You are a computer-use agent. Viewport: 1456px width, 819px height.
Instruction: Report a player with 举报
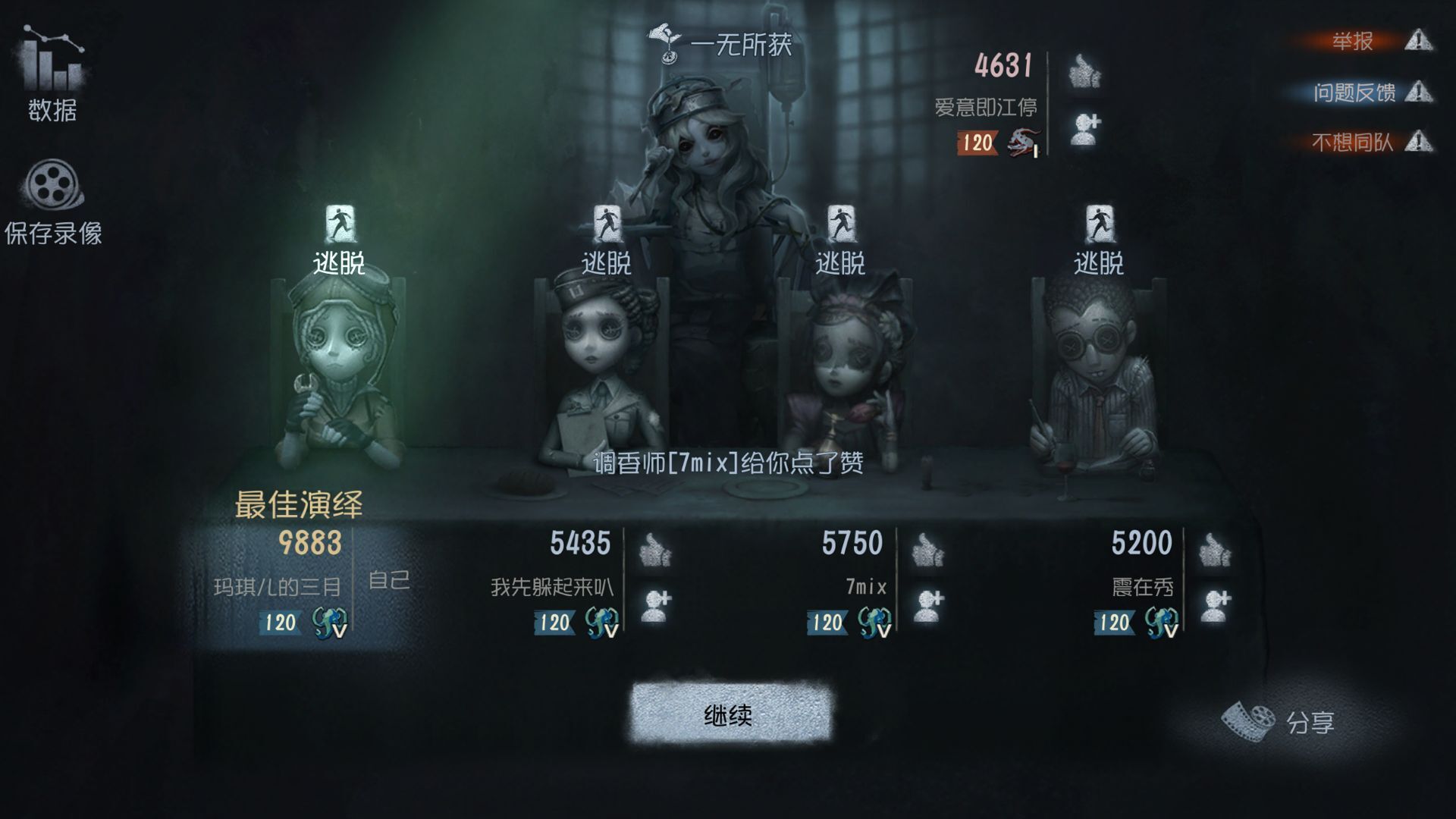[1365, 41]
